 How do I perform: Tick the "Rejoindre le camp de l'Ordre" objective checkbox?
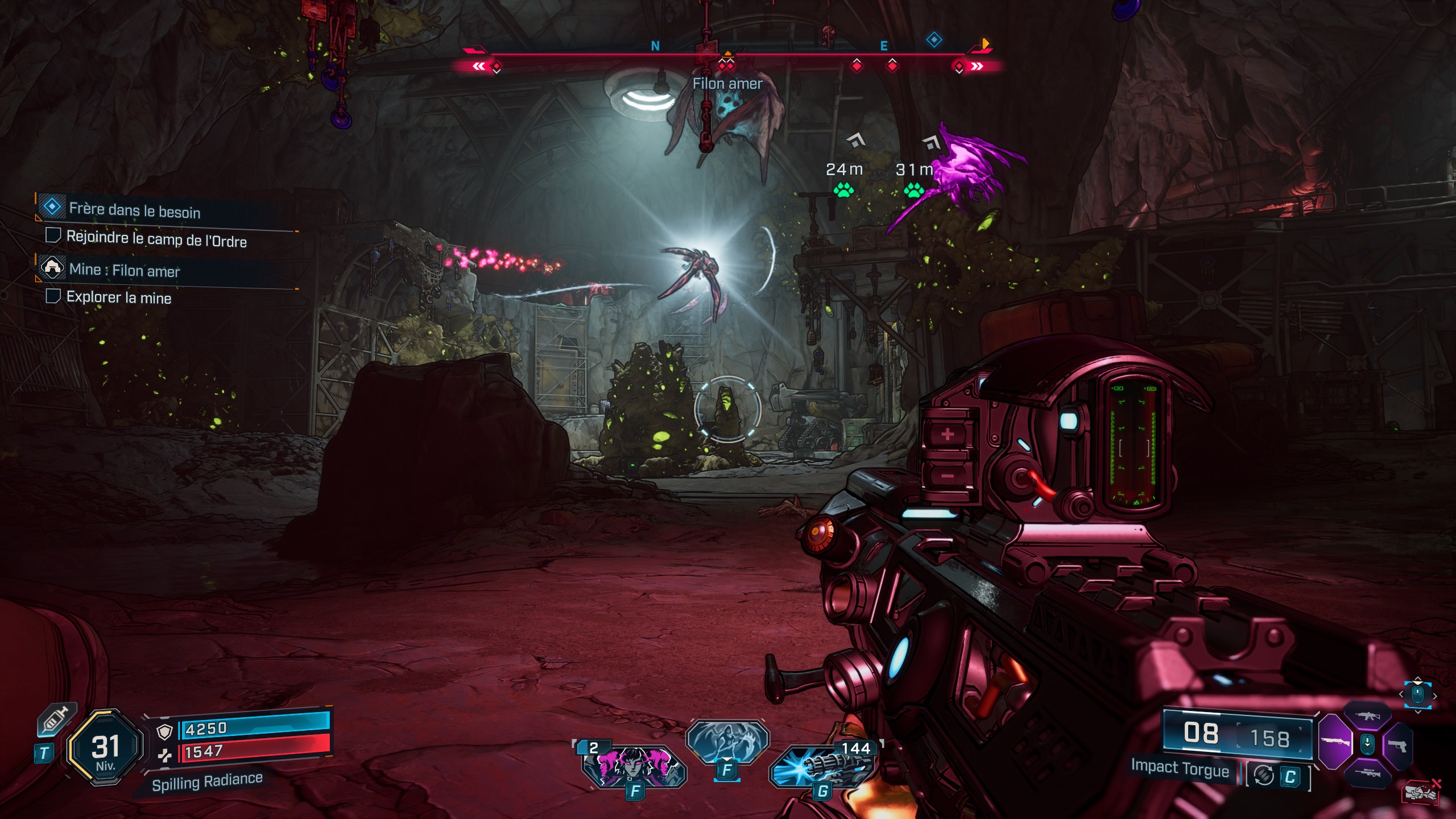point(53,235)
